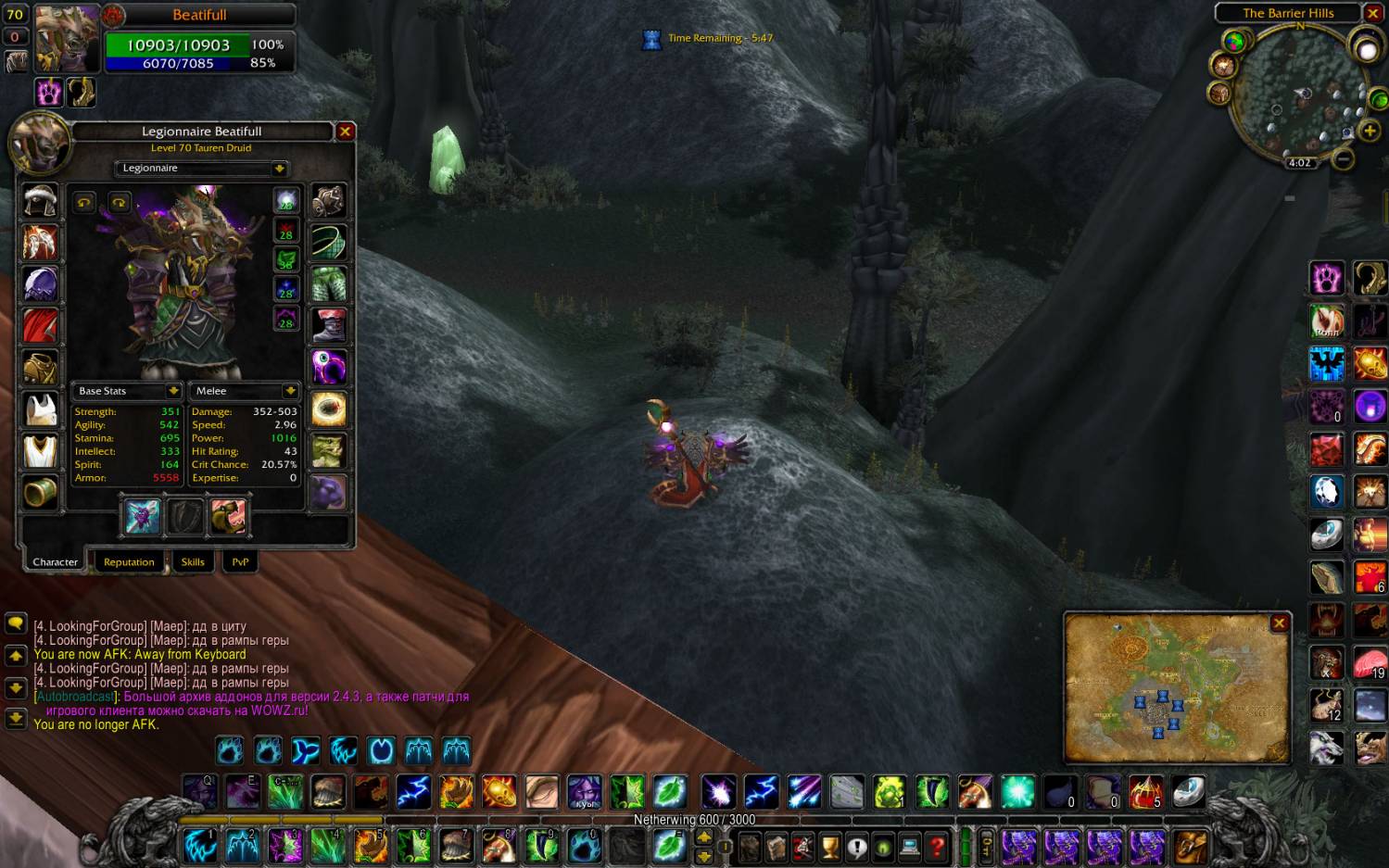Close the battlefield zone map
This screenshot has height=868, width=1389.
coord(1279,623)
